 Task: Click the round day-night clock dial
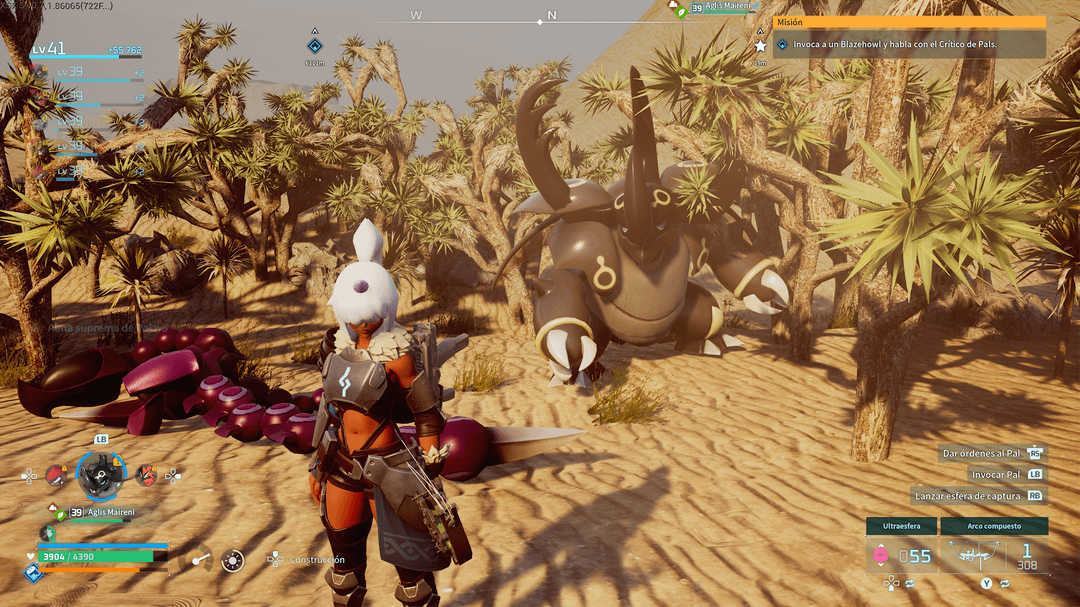[233, 560]
